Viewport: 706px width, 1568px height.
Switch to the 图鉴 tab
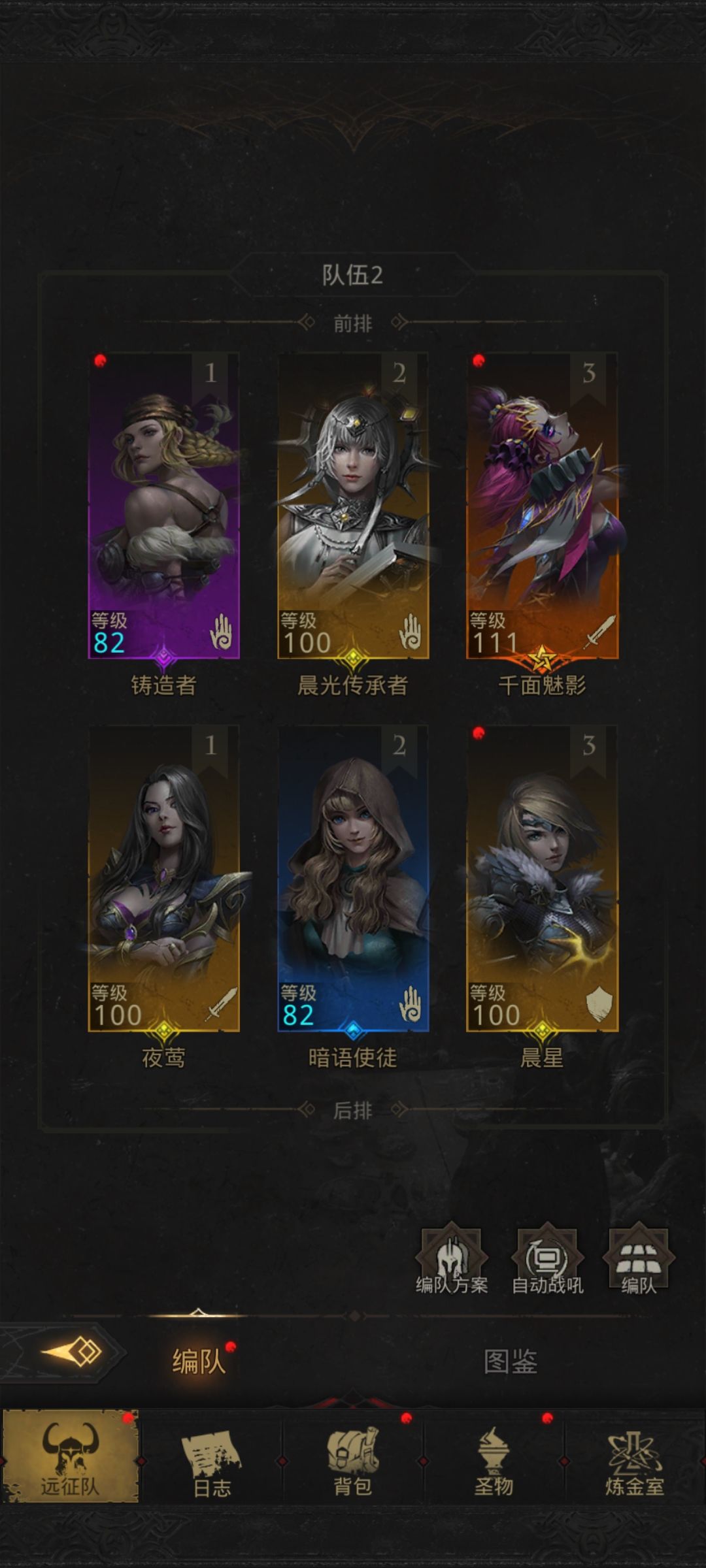pyautogui.click(x=510, y=1362)
